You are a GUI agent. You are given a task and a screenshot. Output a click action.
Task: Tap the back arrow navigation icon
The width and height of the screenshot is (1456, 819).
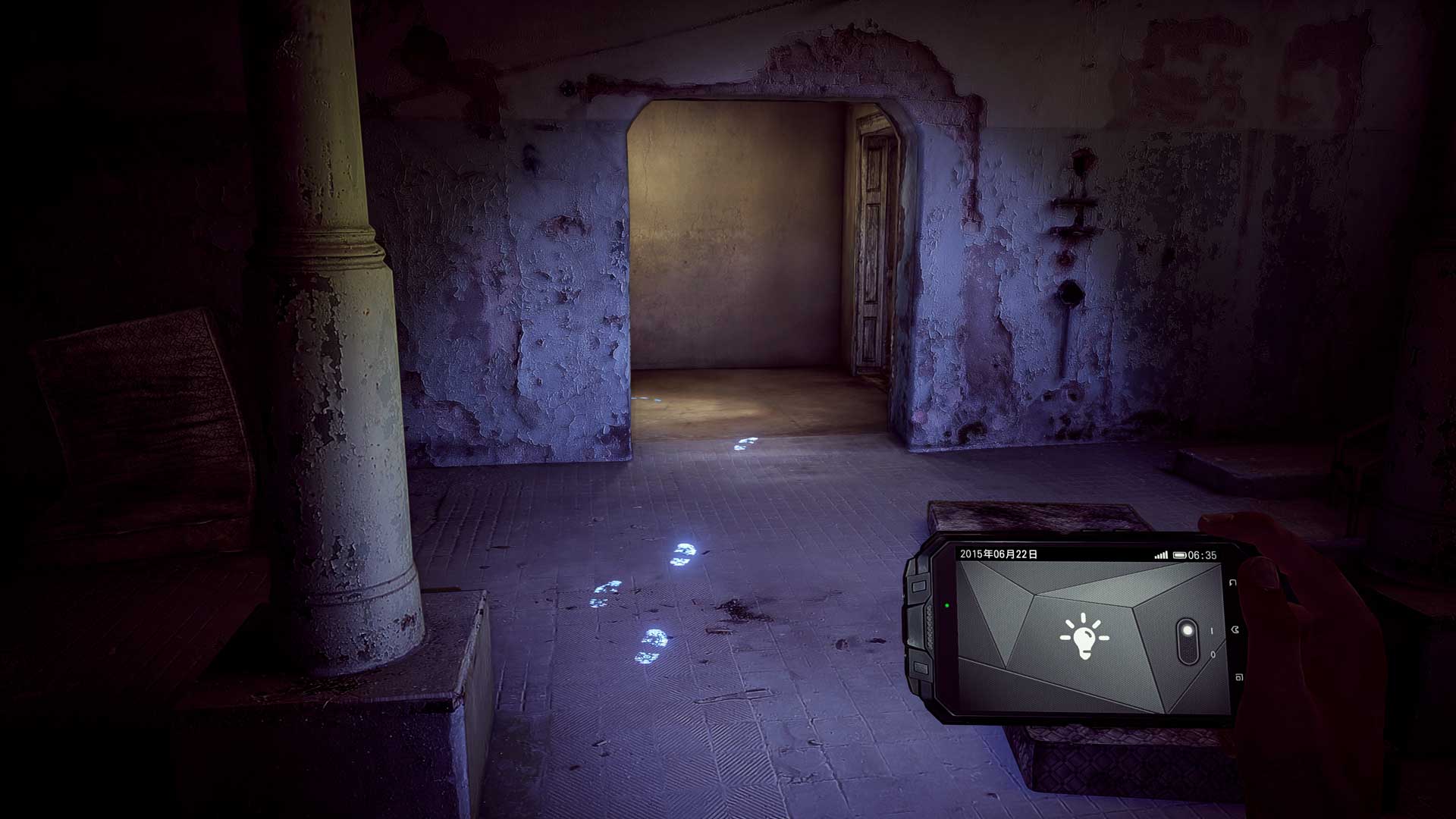click(1233, 583)
